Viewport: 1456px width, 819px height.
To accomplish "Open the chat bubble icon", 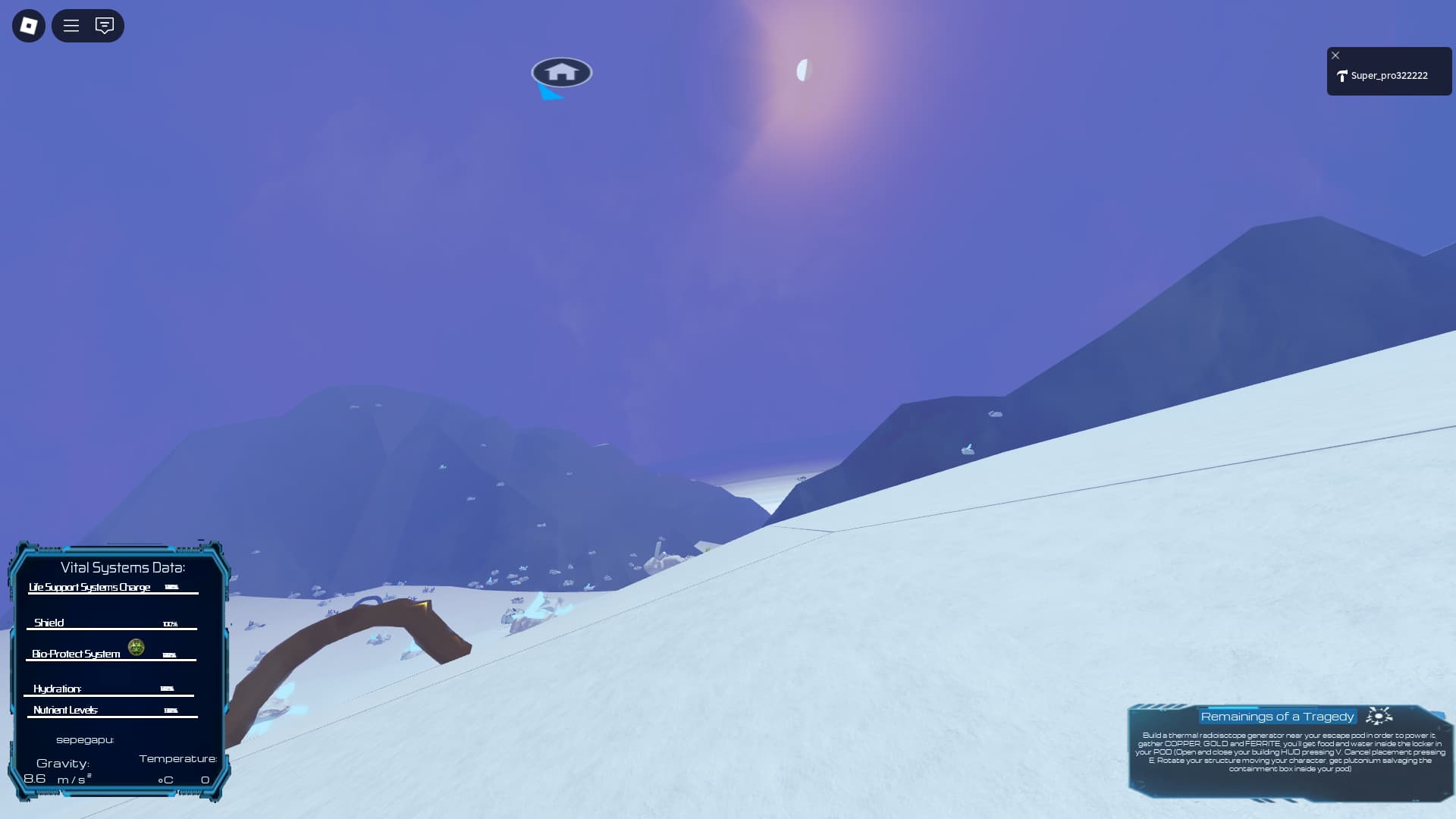I will point(105,25).
